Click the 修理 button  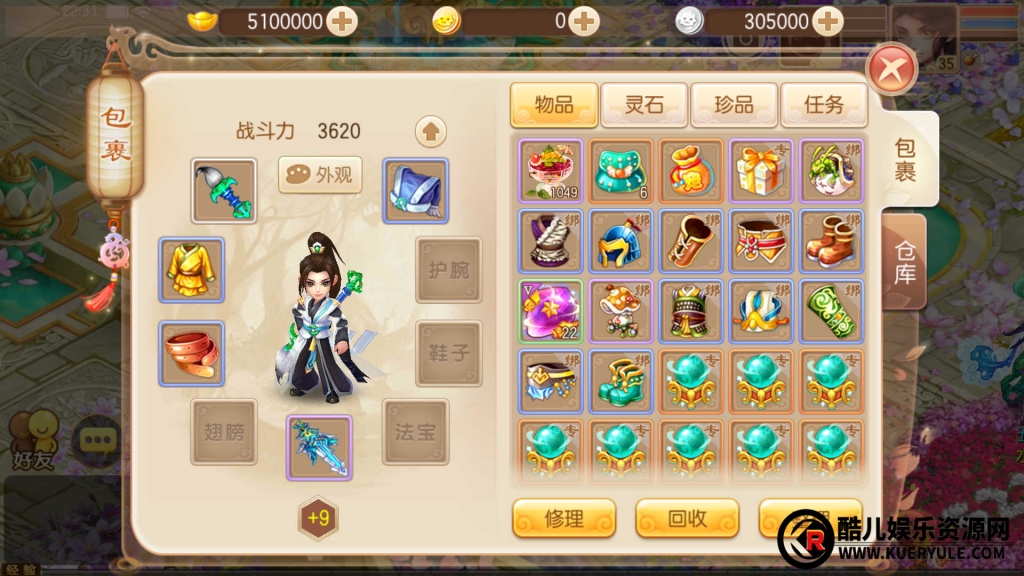[x=564, y=518]
